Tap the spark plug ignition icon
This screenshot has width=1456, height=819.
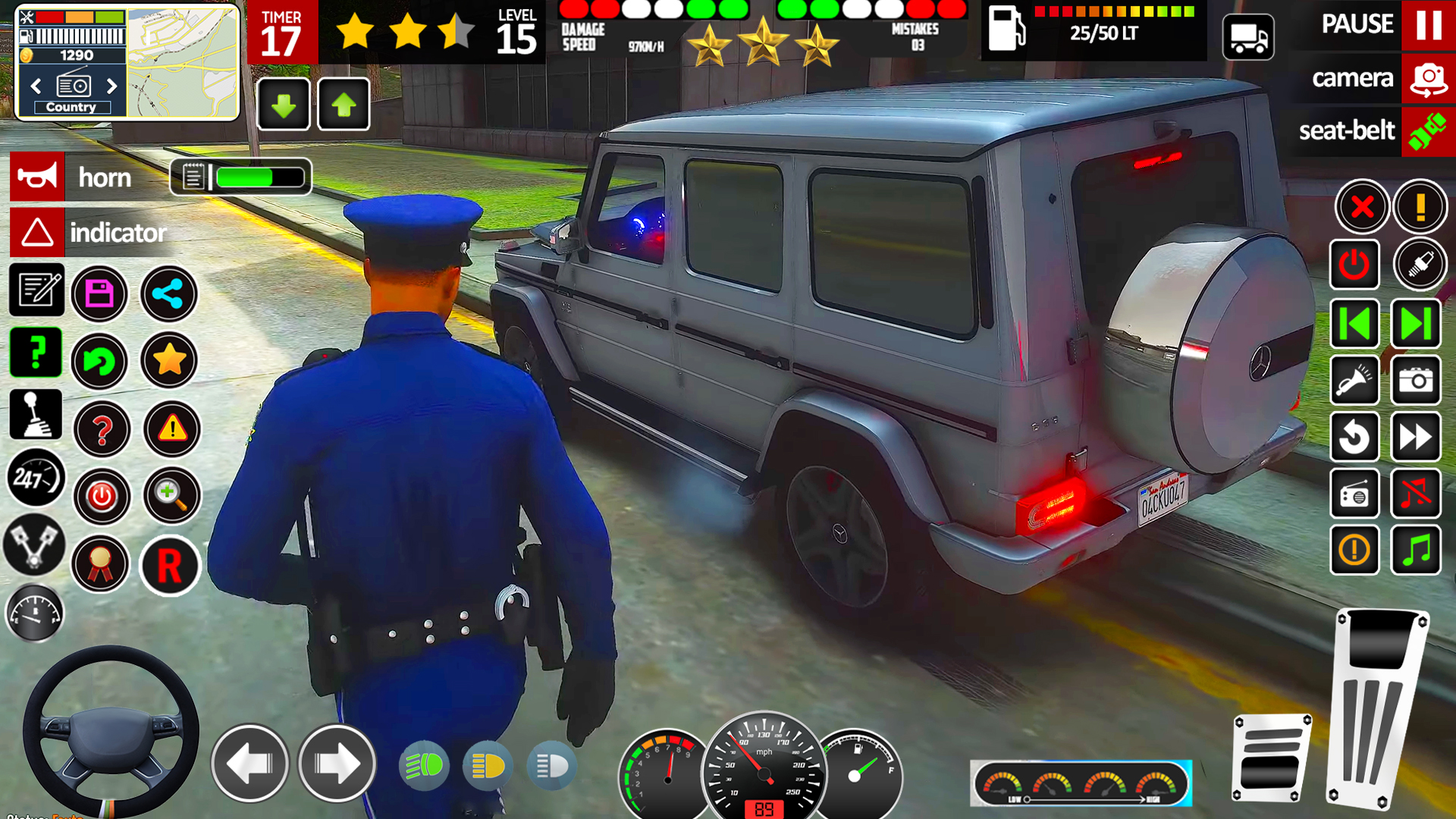tap(1420, 265)
